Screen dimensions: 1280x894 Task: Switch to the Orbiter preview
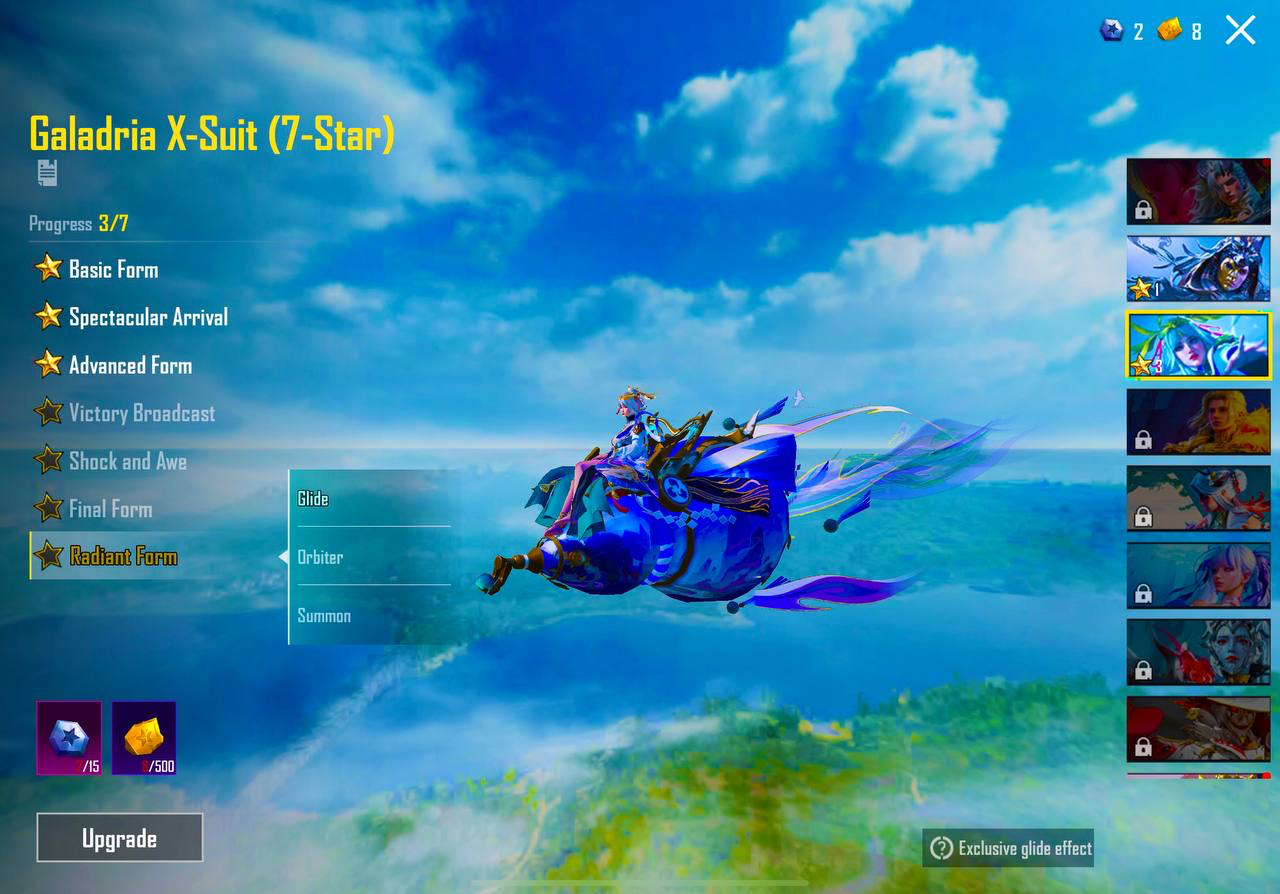[370, 557]
